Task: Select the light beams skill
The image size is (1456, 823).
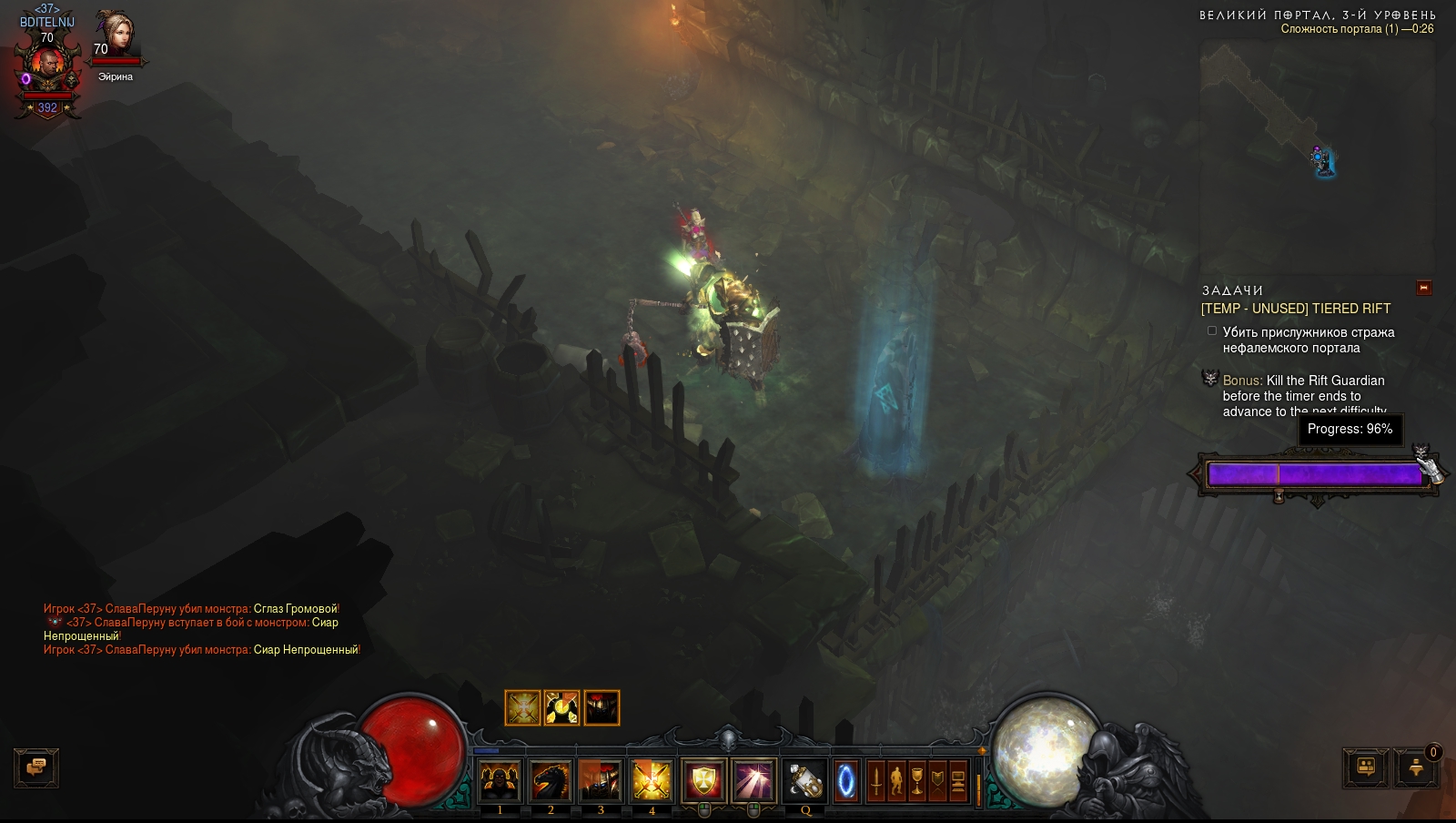Action: 753,780
